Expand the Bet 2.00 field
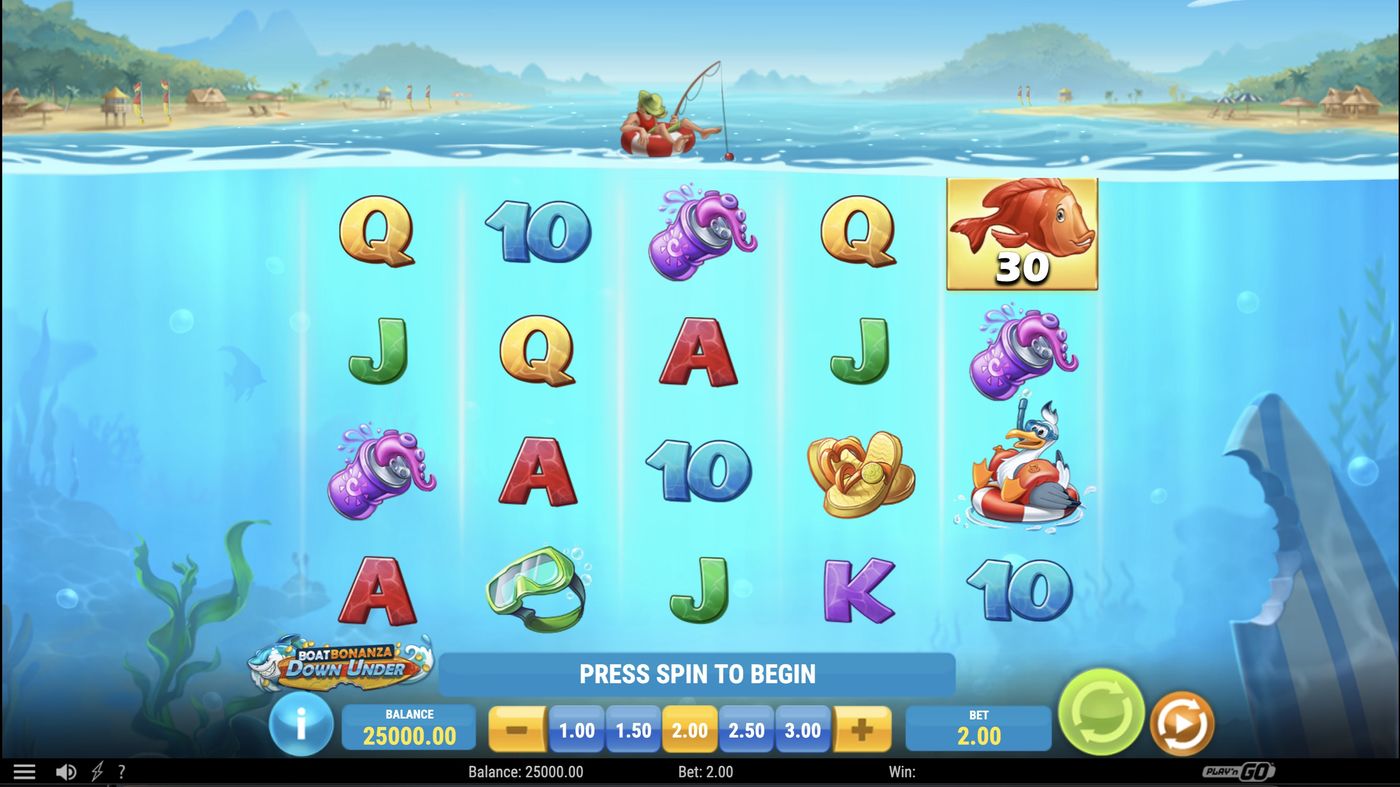This screenshot has height=787, width=1400. [978, 727]
